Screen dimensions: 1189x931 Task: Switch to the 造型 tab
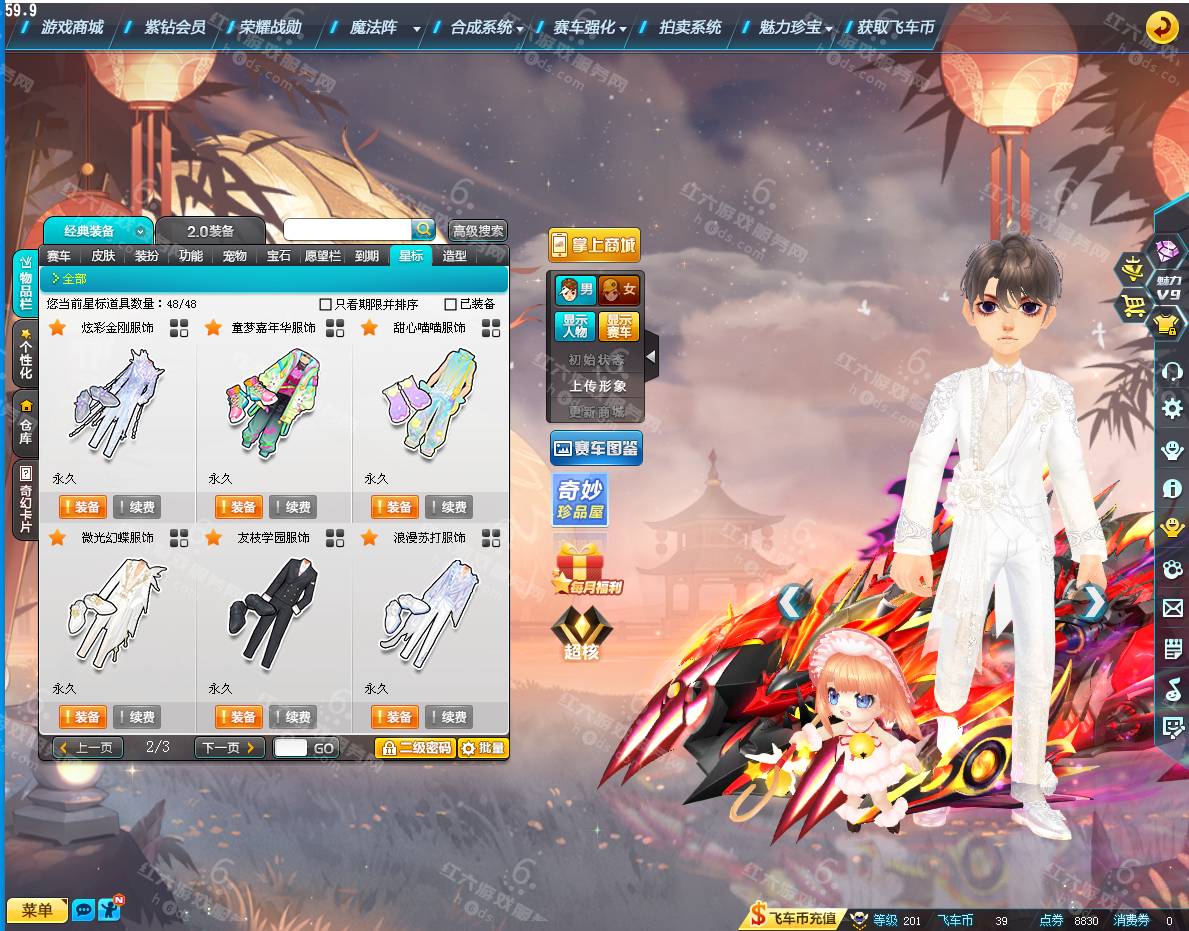click(x=455, y=256)
